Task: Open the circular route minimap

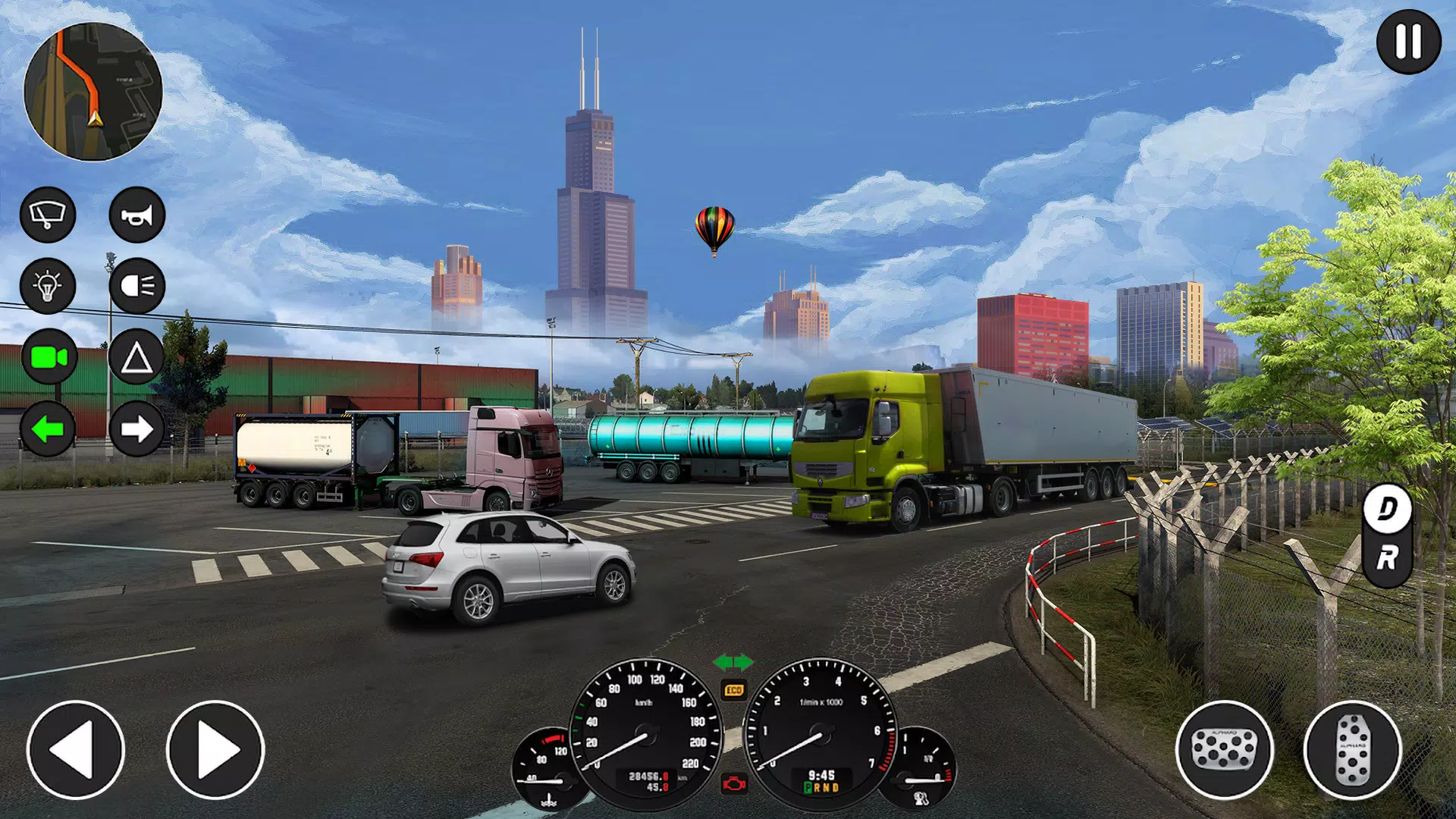Action: [x=93, y=92]
